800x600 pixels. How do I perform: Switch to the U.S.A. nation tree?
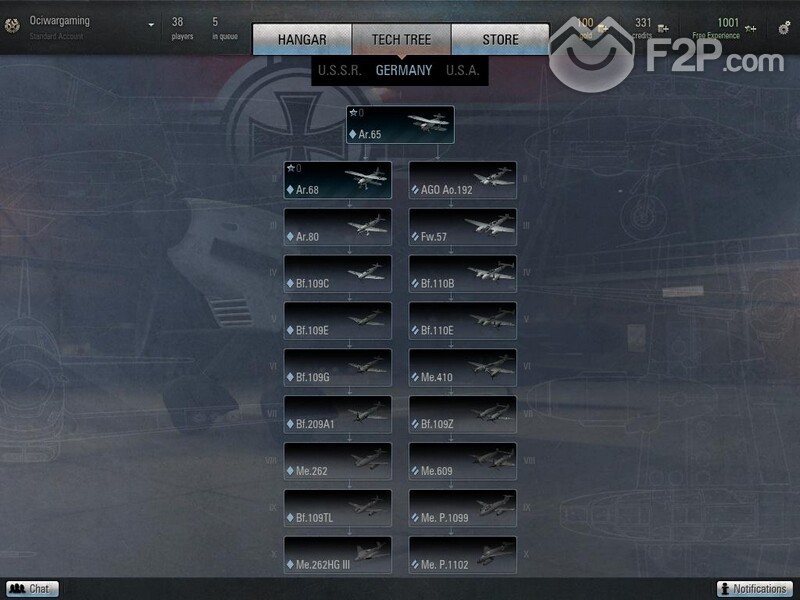(463, 71)
